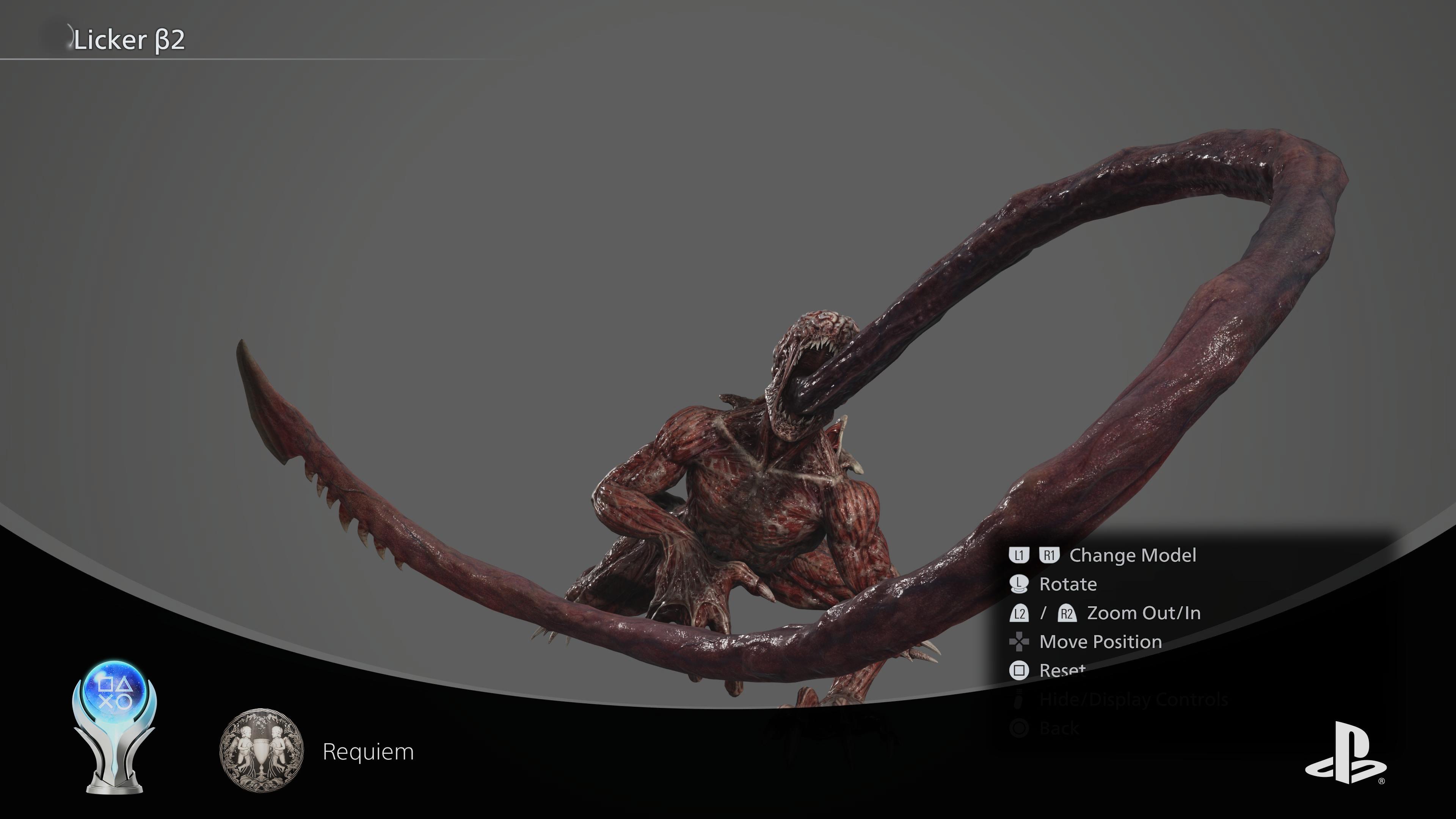Click the Reset view option
This screenshot has width=1456, height=819.
pos(1062,670)
